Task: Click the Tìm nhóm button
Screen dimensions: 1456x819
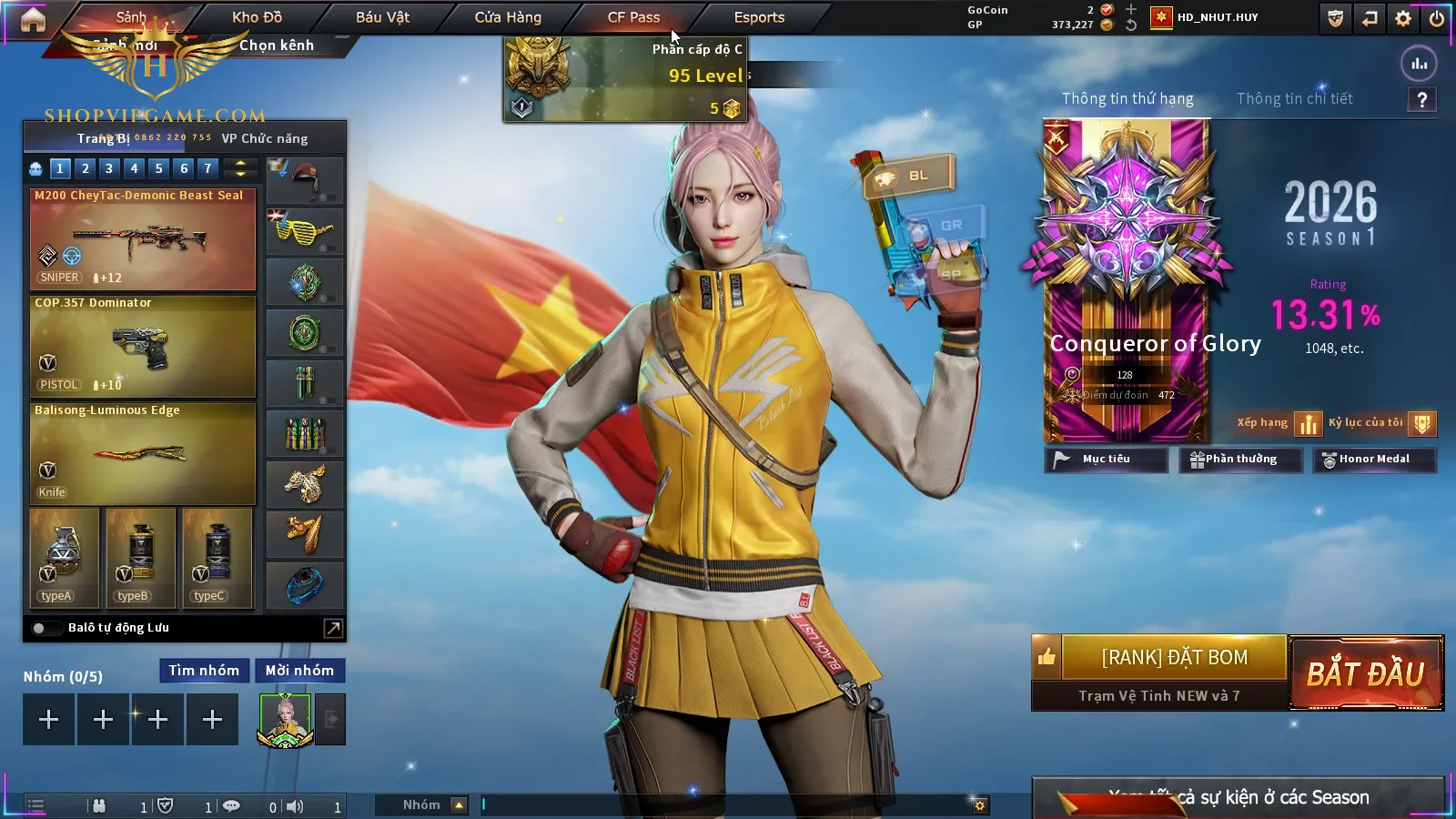Action: 204,671
